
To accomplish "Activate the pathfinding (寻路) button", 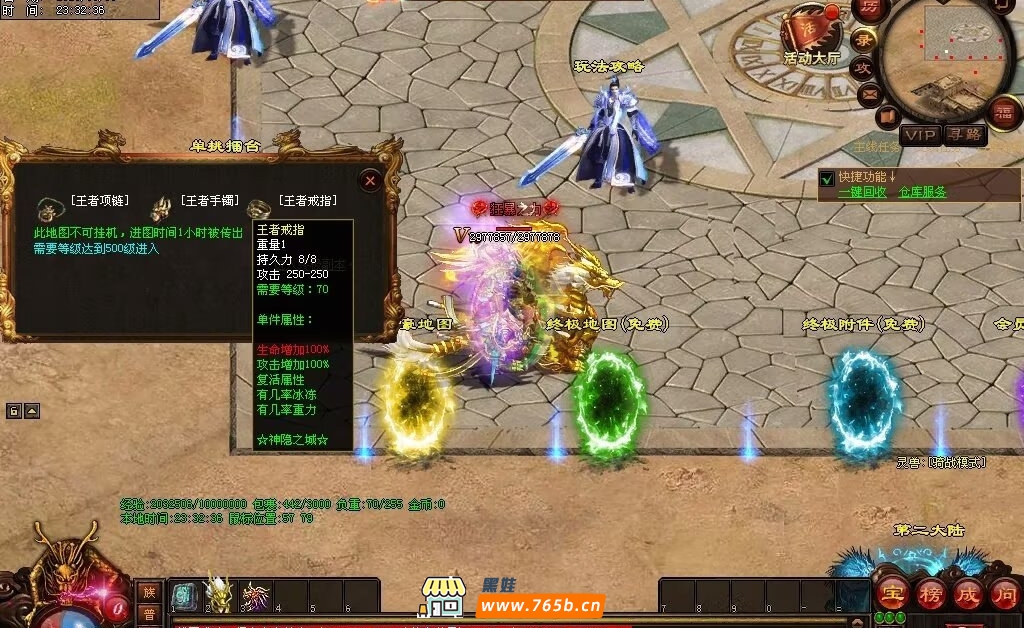I will click(965, 135).
